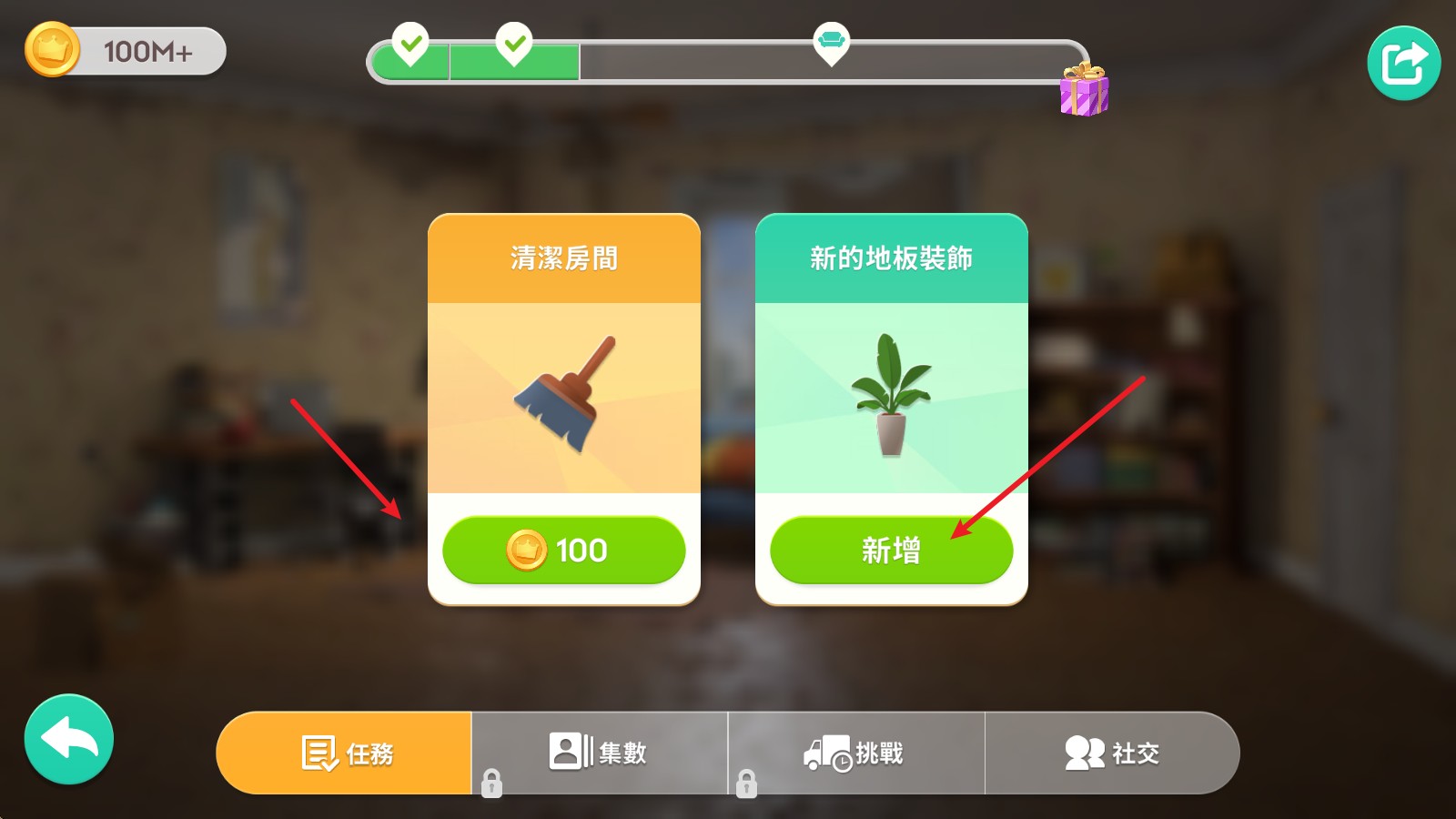Open the purple gift box reward

1083,91
